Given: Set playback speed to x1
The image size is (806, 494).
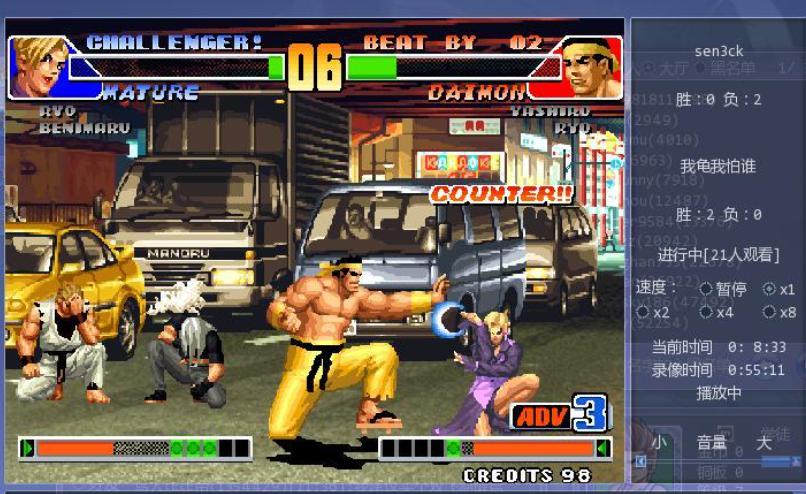Looking at the screenshot, I should (x=769, y=289).
